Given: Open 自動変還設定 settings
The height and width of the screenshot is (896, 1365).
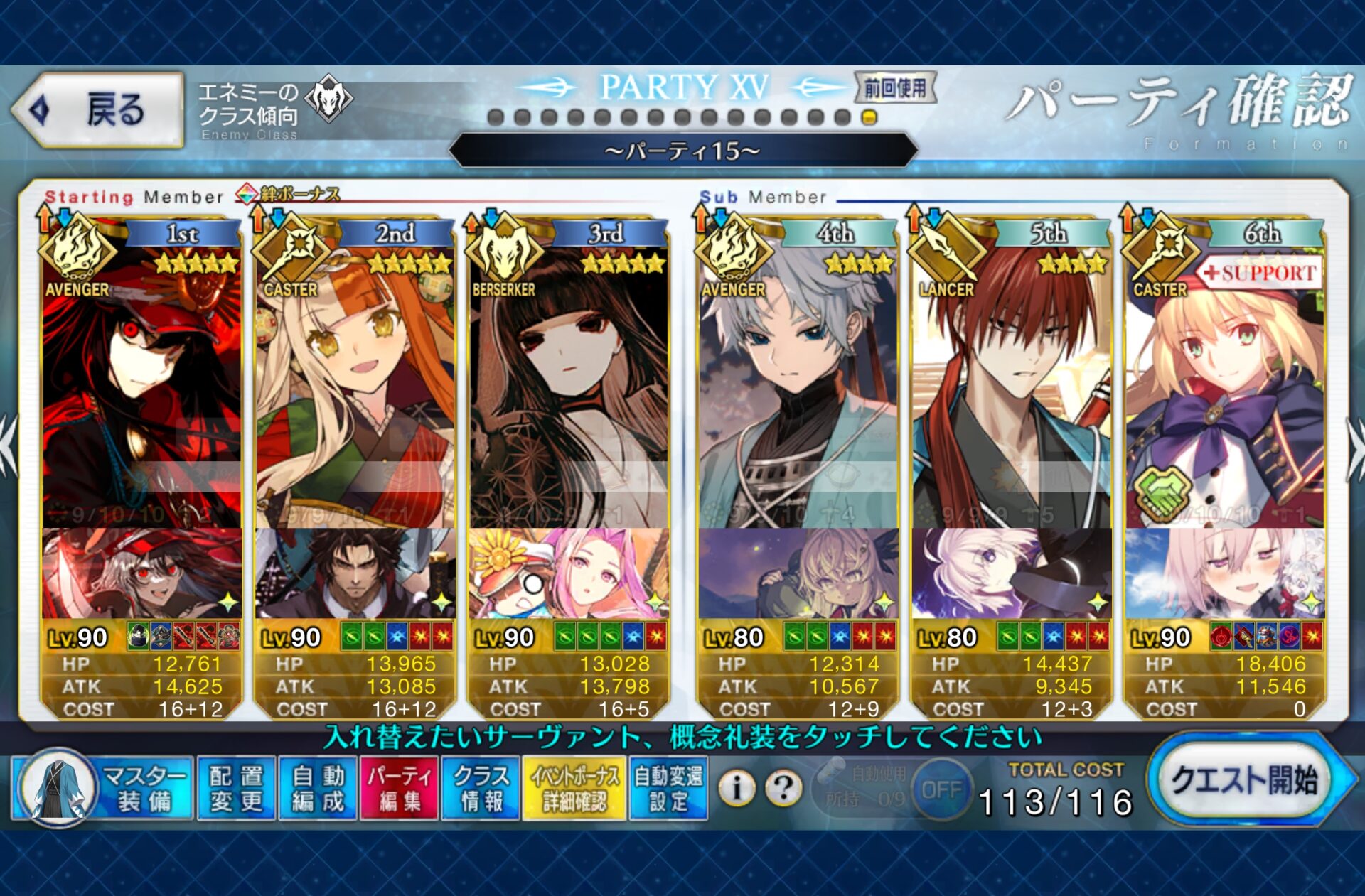Looking at the screenshot, I should 668,789.
